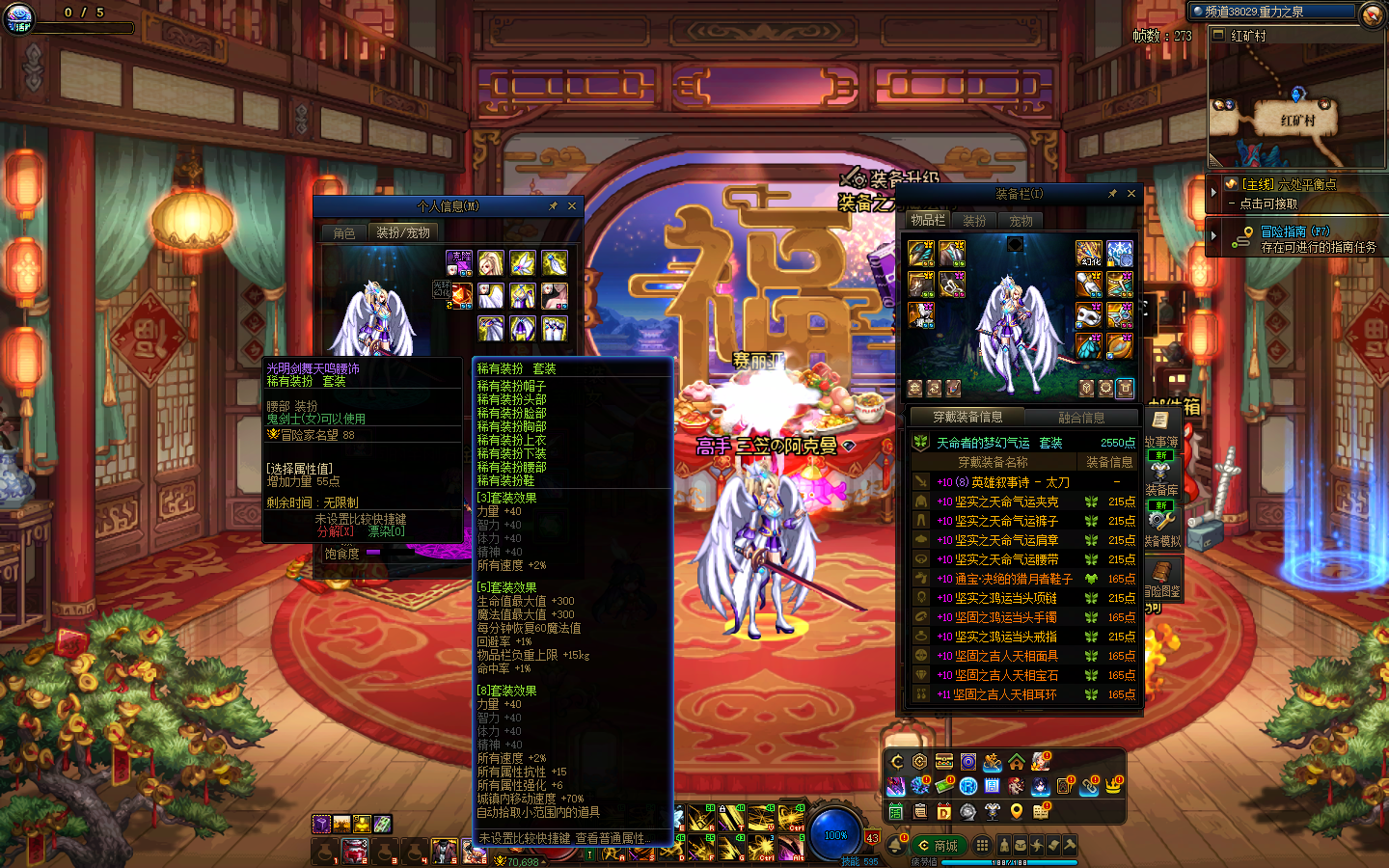Open the grid menu button beside 商城
Image resolution: width=1389 pixels, height=868 pixels.
(x=982, y=845)
